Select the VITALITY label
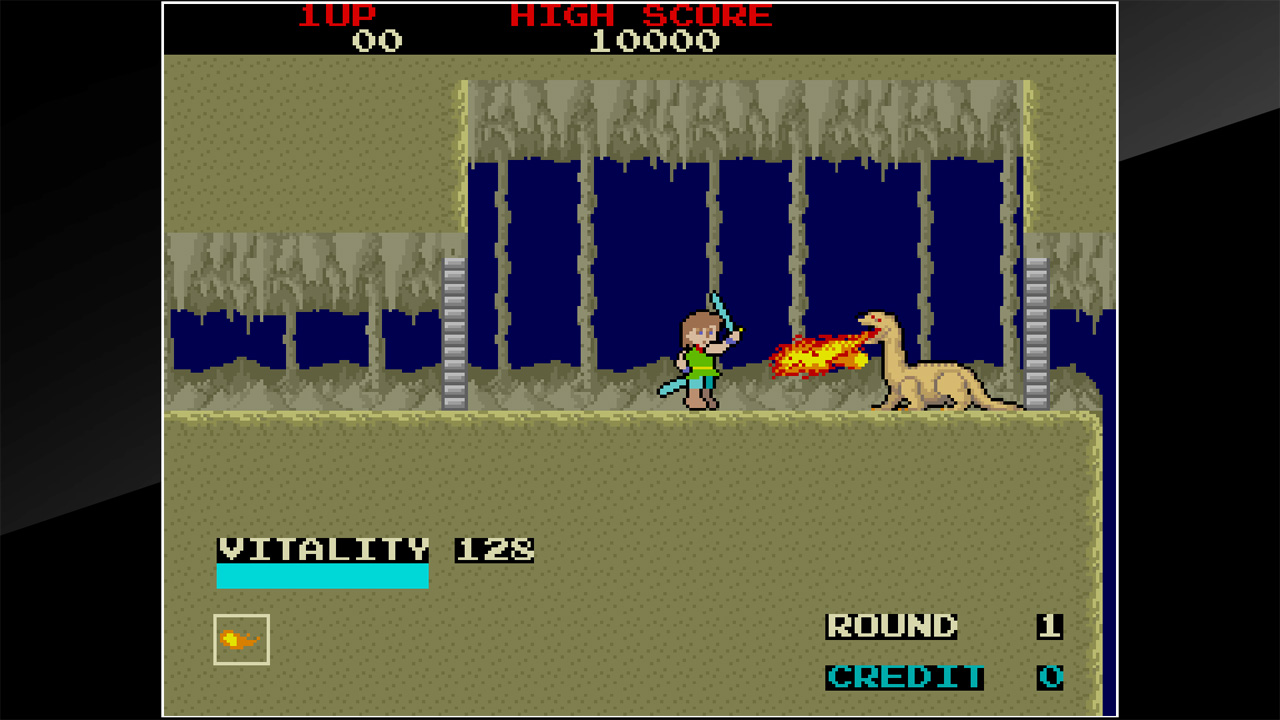Image resolution: width=1280 pixels, height=720 pixels. 322,550
